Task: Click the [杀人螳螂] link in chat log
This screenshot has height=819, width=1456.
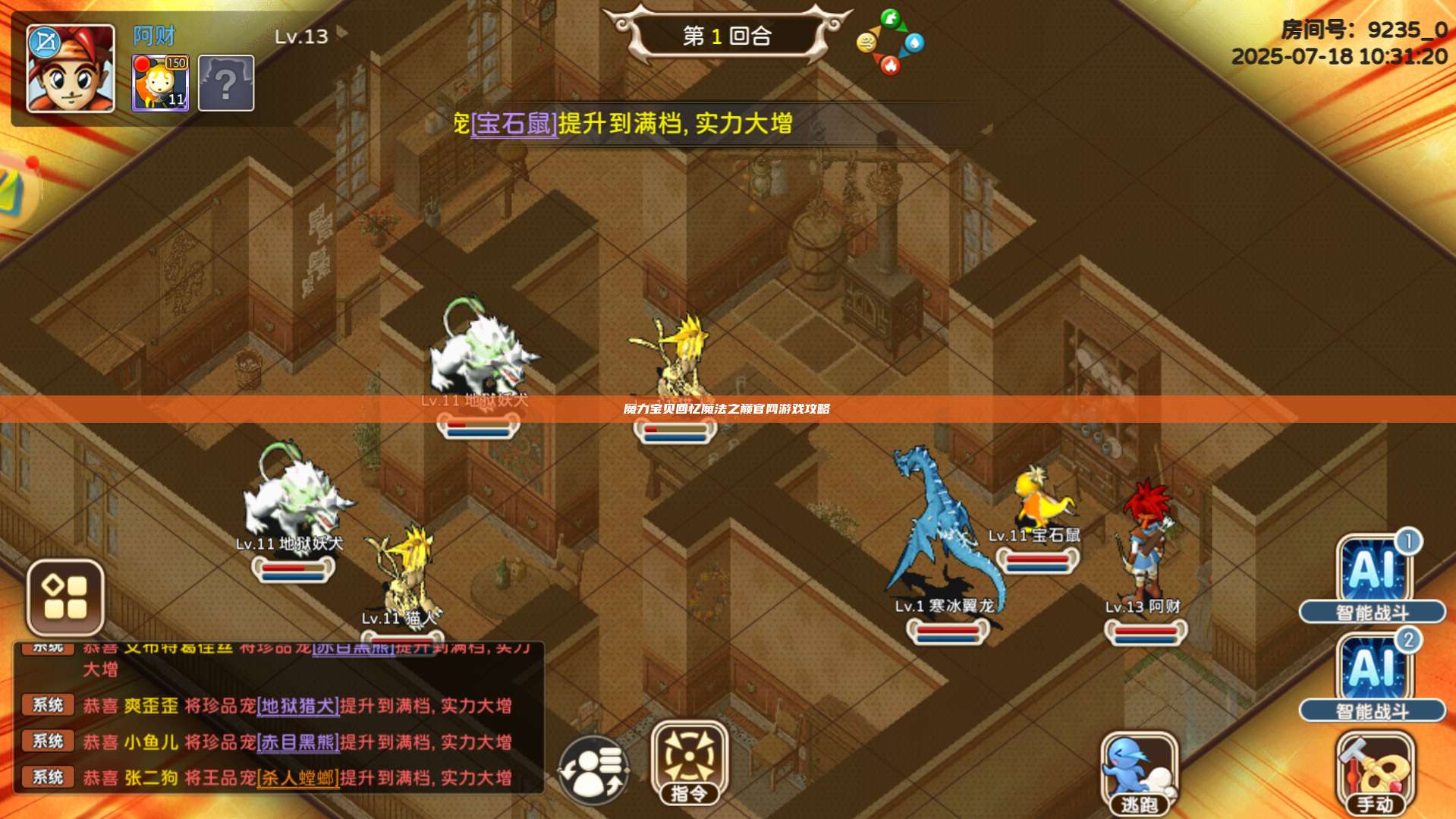Action: coord(299,776)
